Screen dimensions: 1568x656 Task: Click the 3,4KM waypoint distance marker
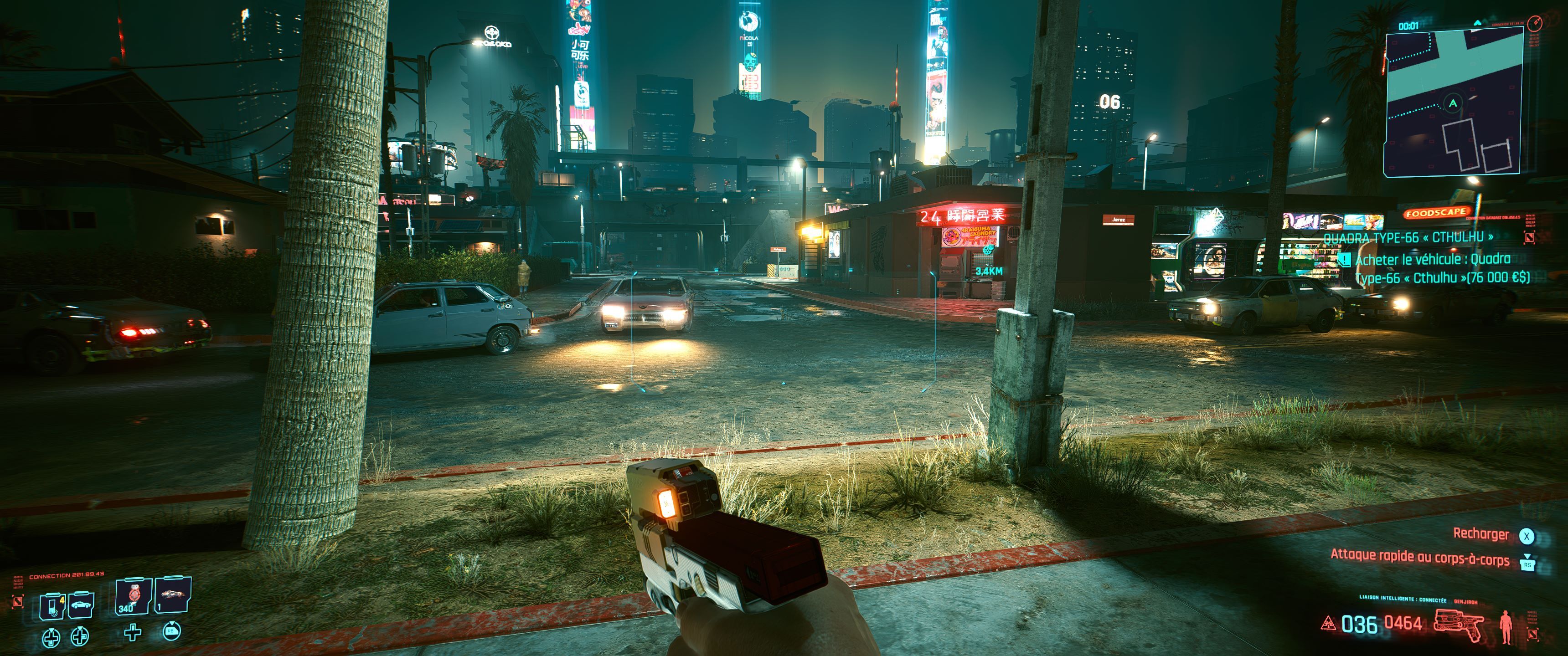pyautogui.click(x=989, y=271)
